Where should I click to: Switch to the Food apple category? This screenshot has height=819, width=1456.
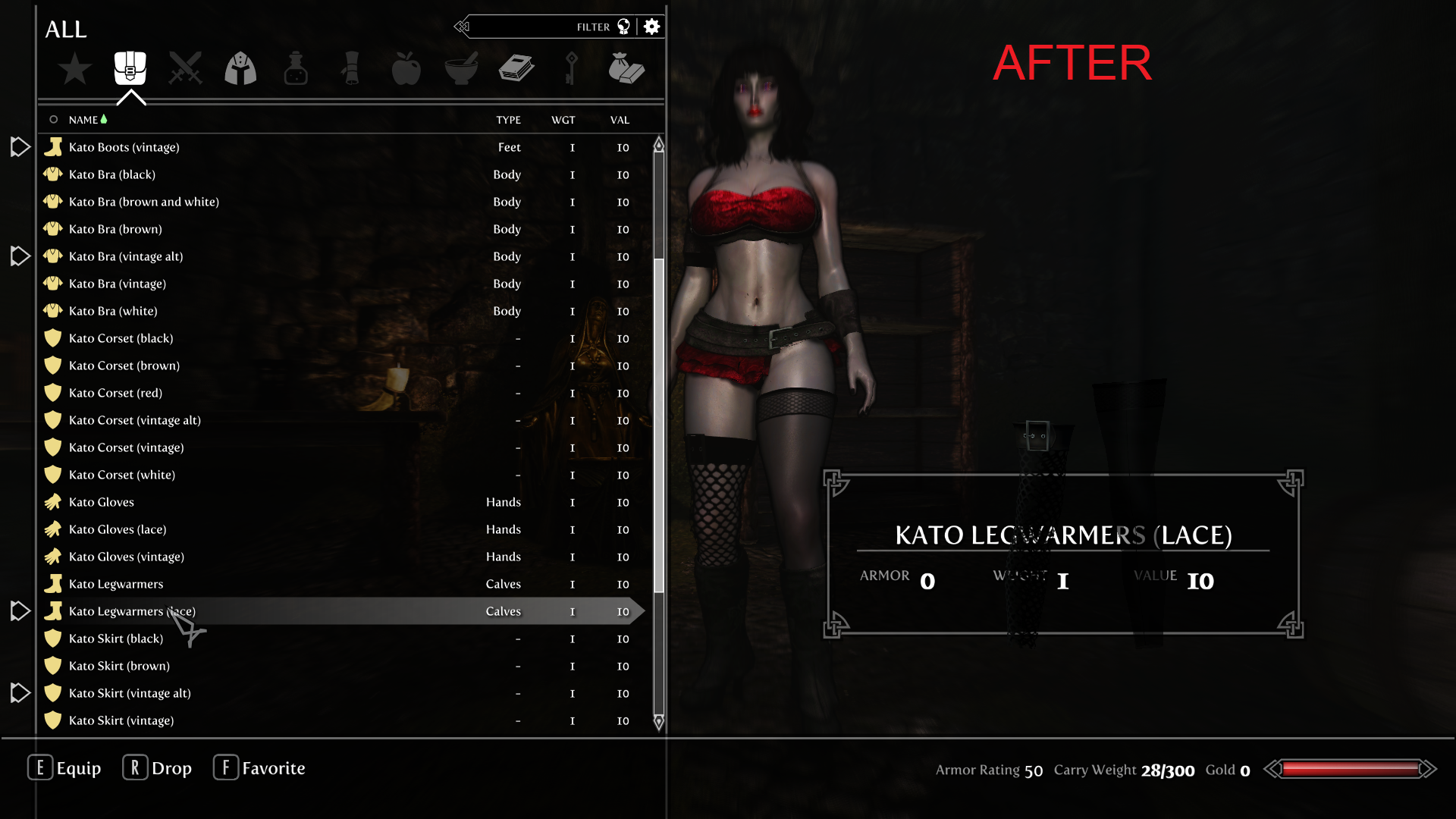406,68
